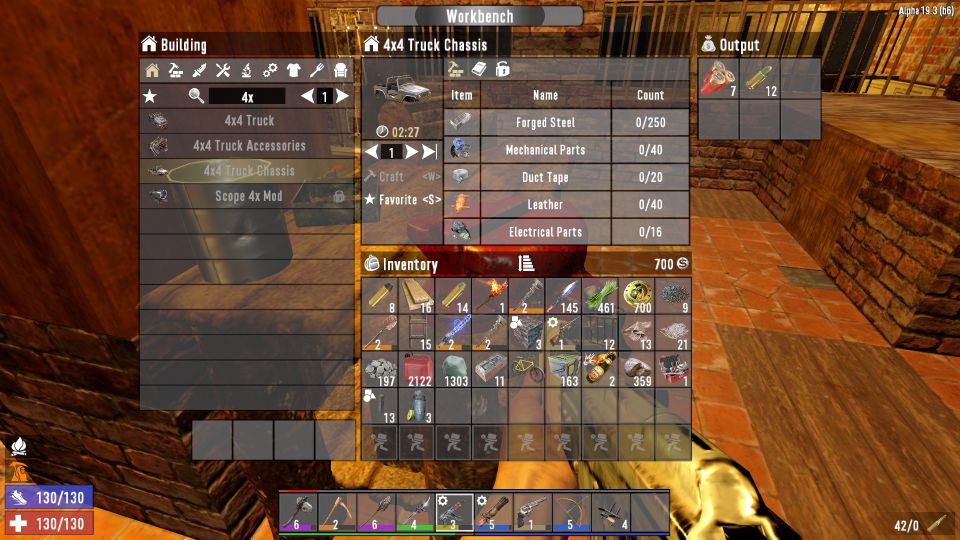Set craft quantity to maximum
Image resolution: width=960 pixels, height=540 pixels.
(430, 152)
